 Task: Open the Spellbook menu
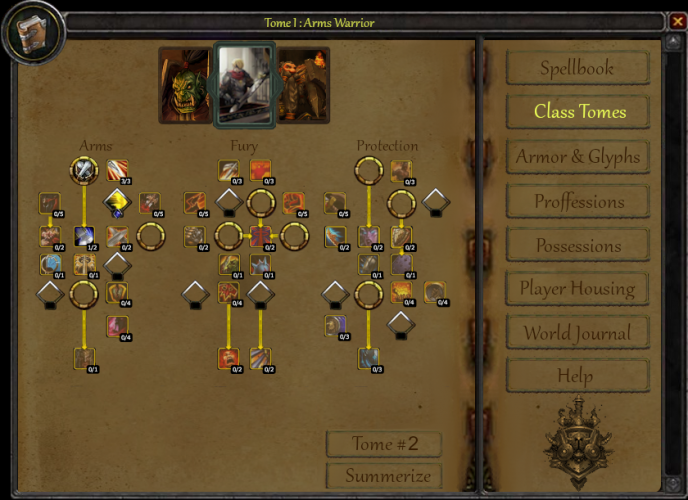[578, 68]
